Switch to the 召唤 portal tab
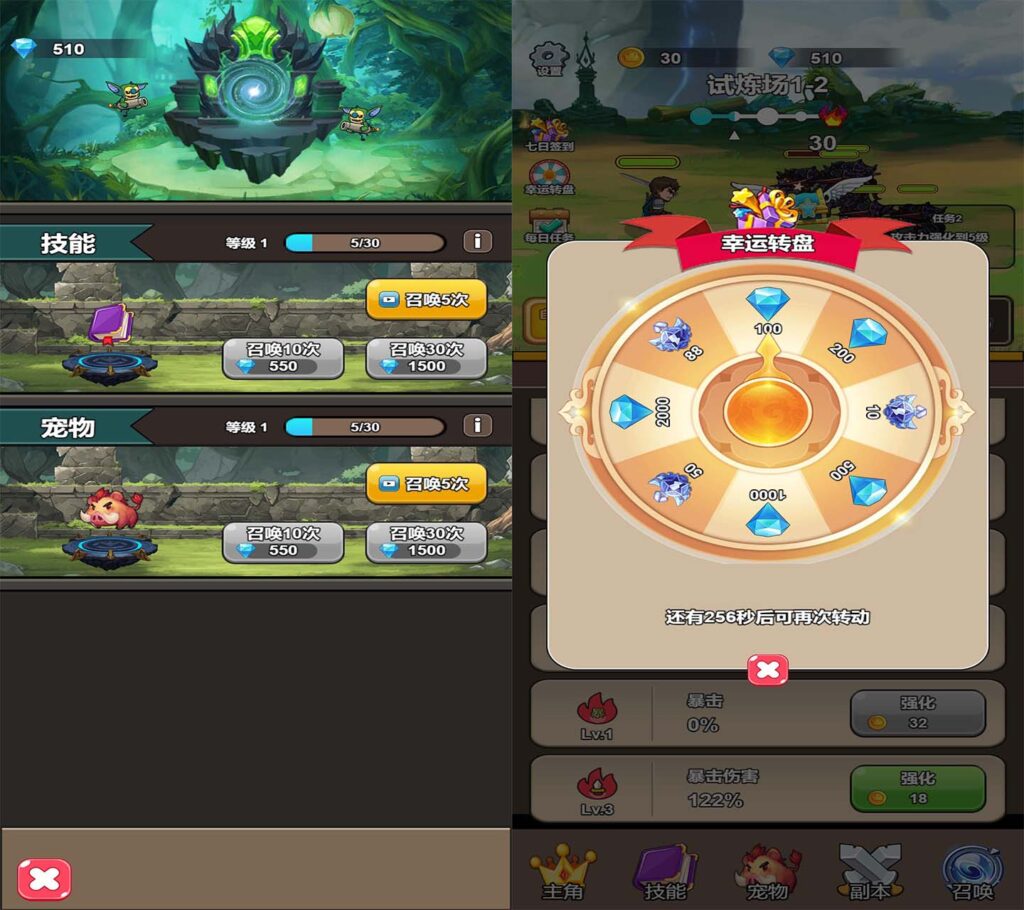The height and width of the screenshot is (910, 1024). coord(971,872)
